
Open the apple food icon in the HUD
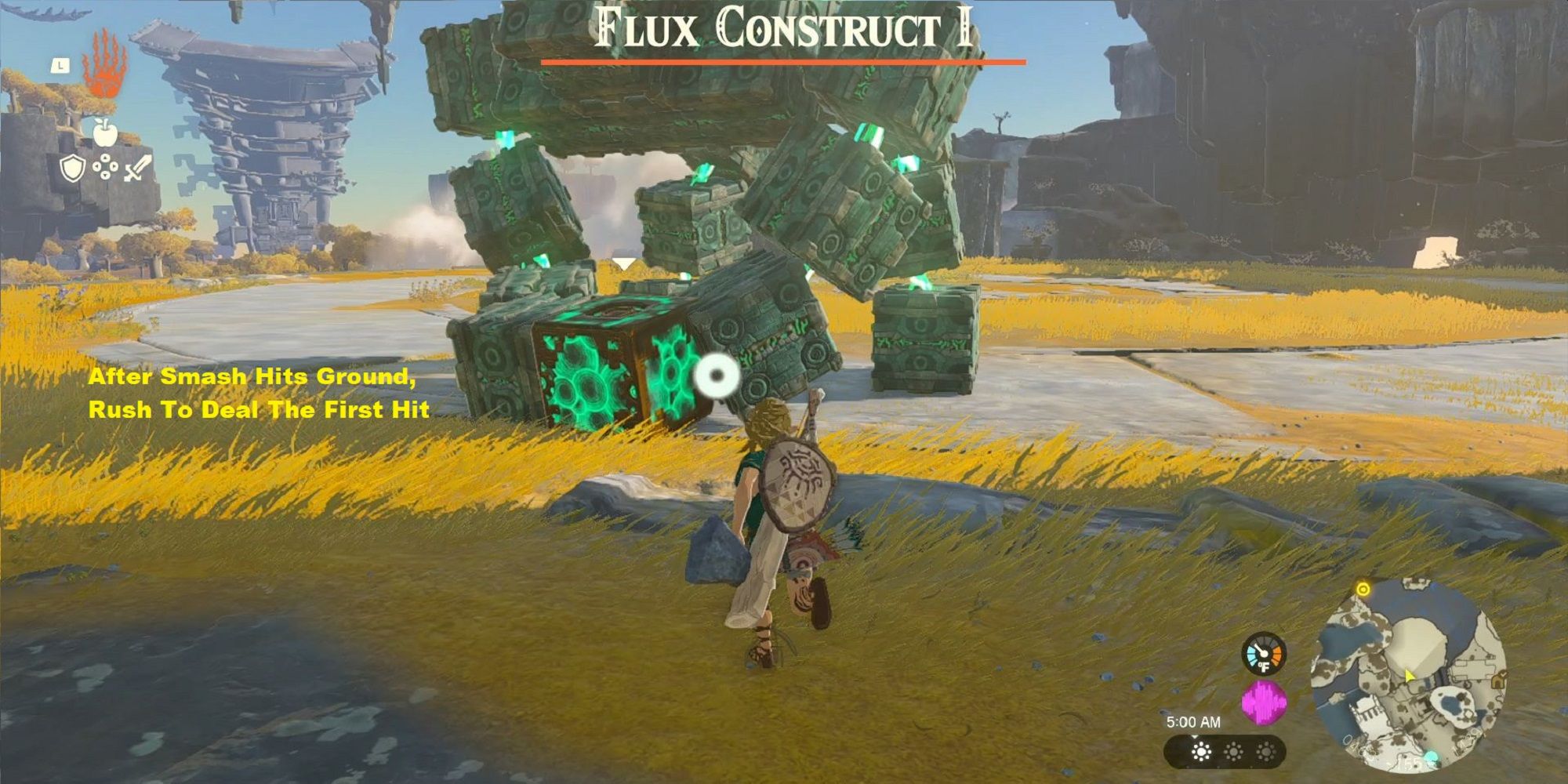[x=104, y=132]
